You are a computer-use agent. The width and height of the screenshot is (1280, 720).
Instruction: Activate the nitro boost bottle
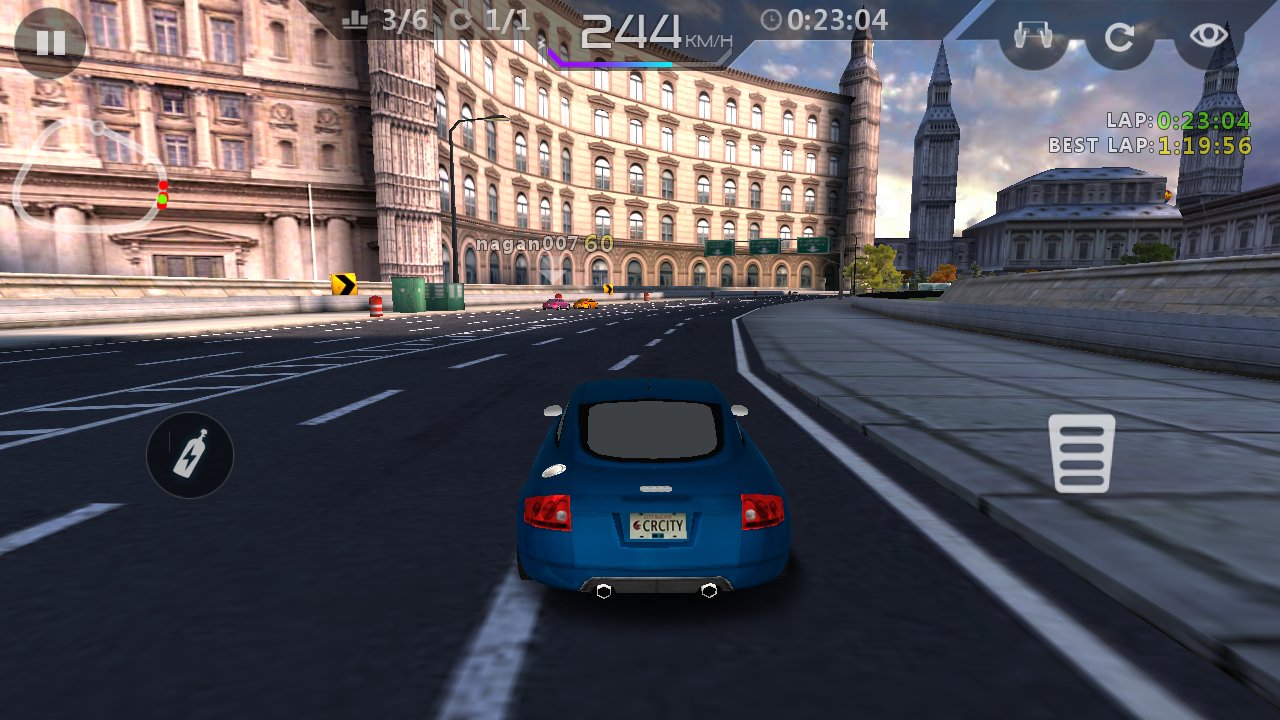click(190, 455)
